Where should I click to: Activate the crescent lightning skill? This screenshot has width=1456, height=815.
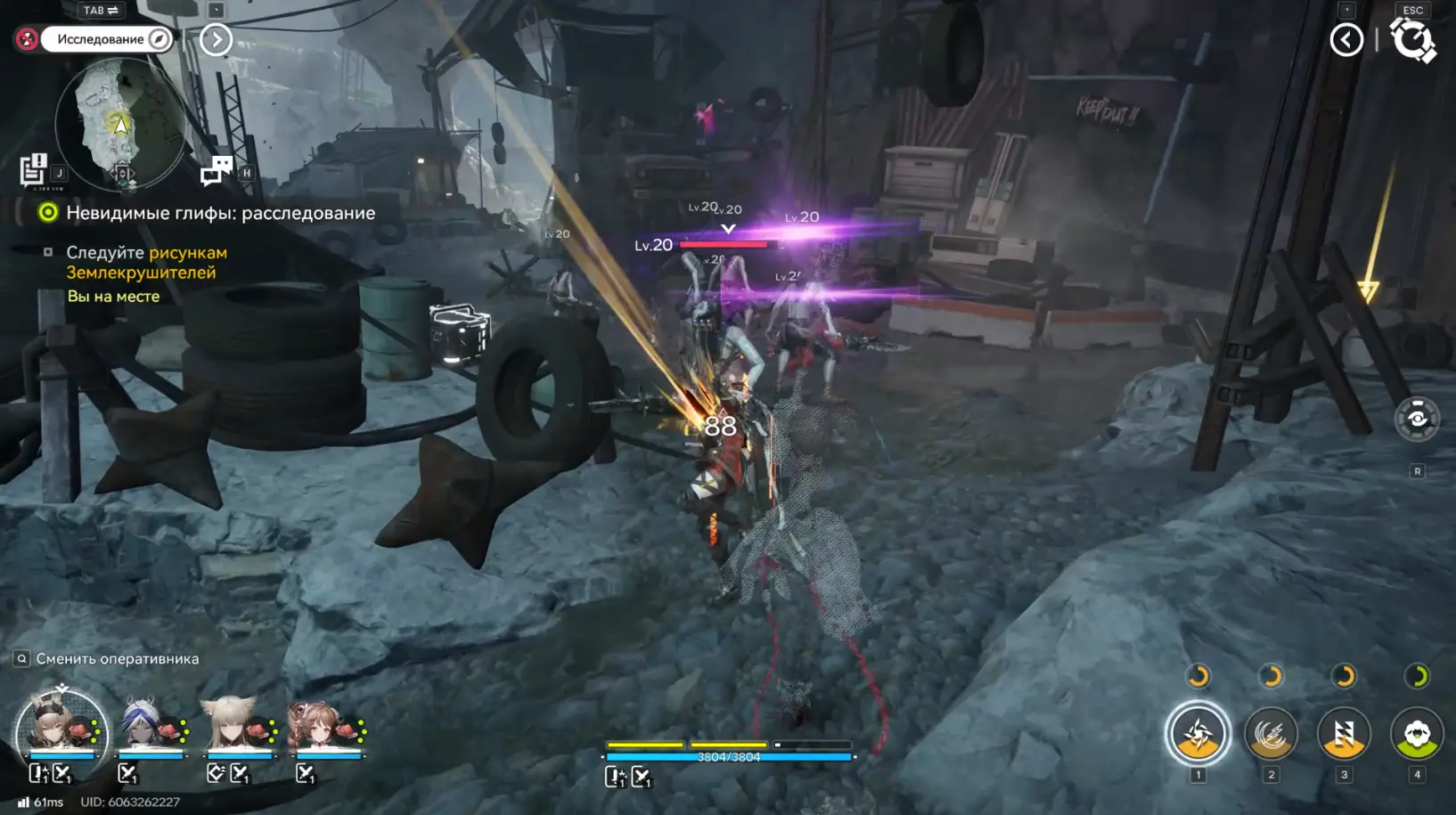(1272, 734)
